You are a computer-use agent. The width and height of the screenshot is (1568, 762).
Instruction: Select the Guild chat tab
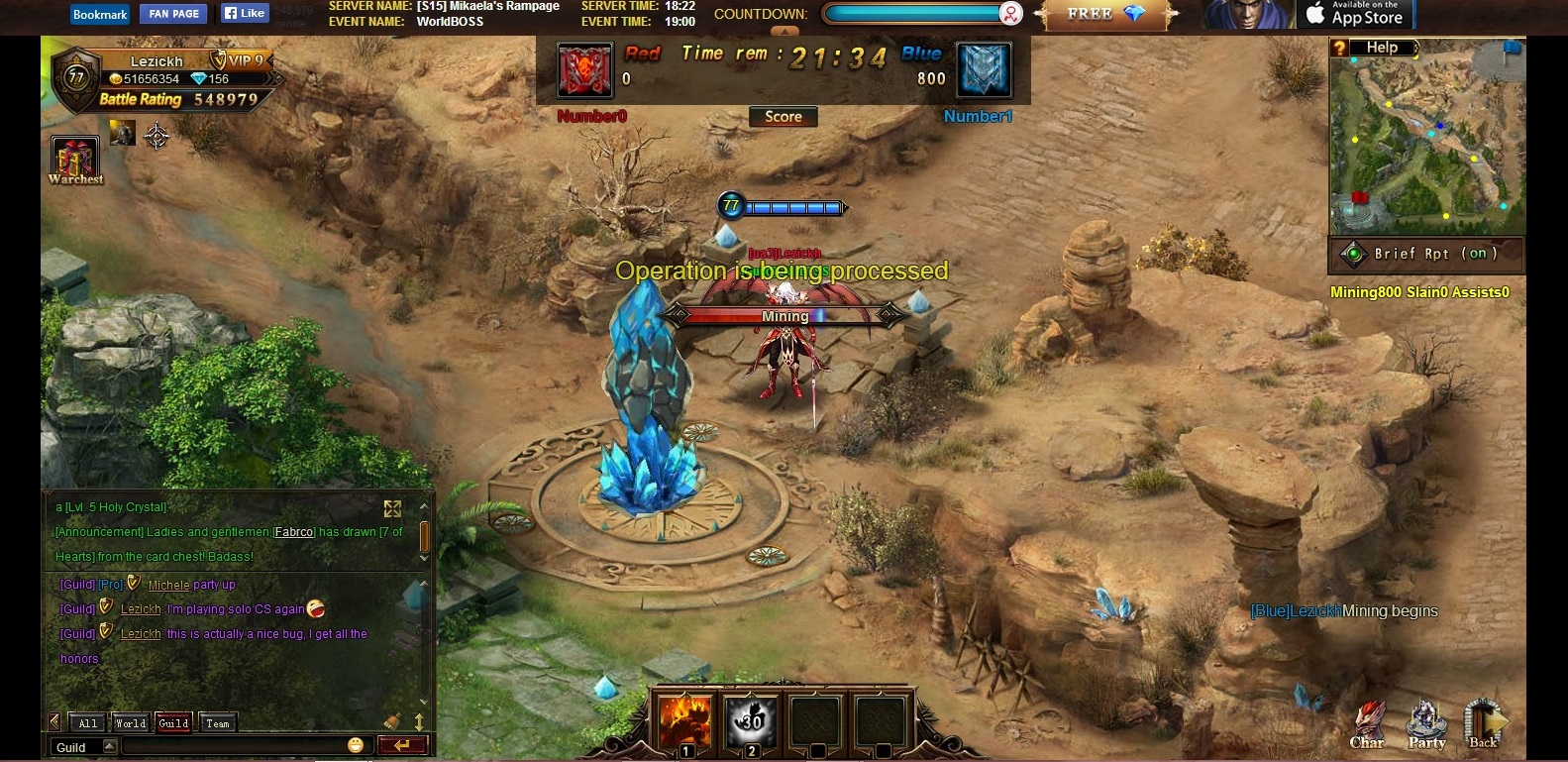tap(173, 723)
